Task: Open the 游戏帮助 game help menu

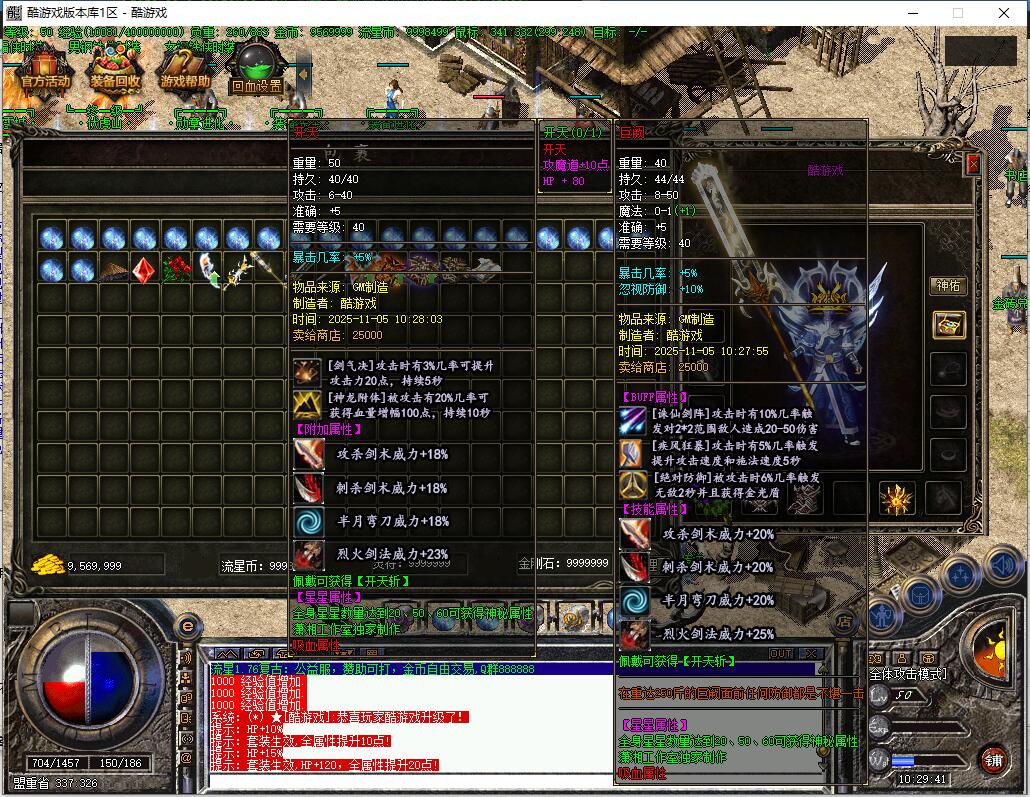Action: 186,68
